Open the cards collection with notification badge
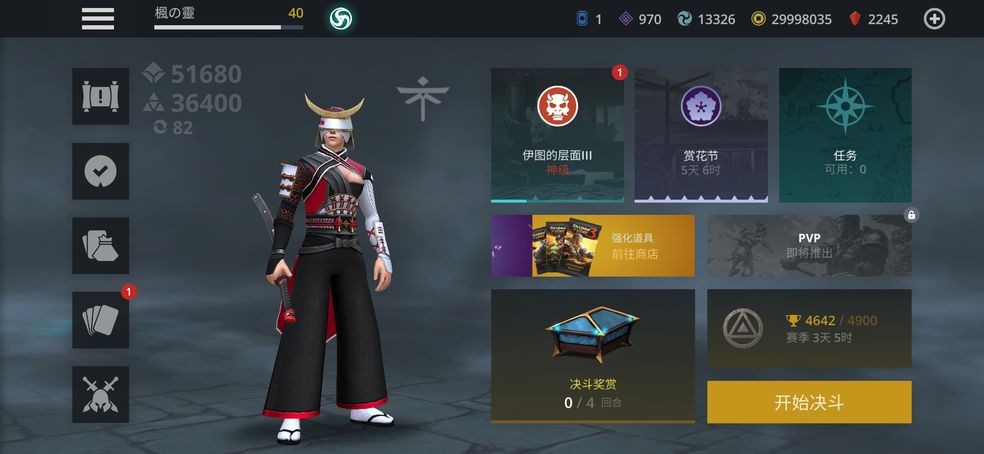Screen dimensions: 984x454 (x=101, y=320)
